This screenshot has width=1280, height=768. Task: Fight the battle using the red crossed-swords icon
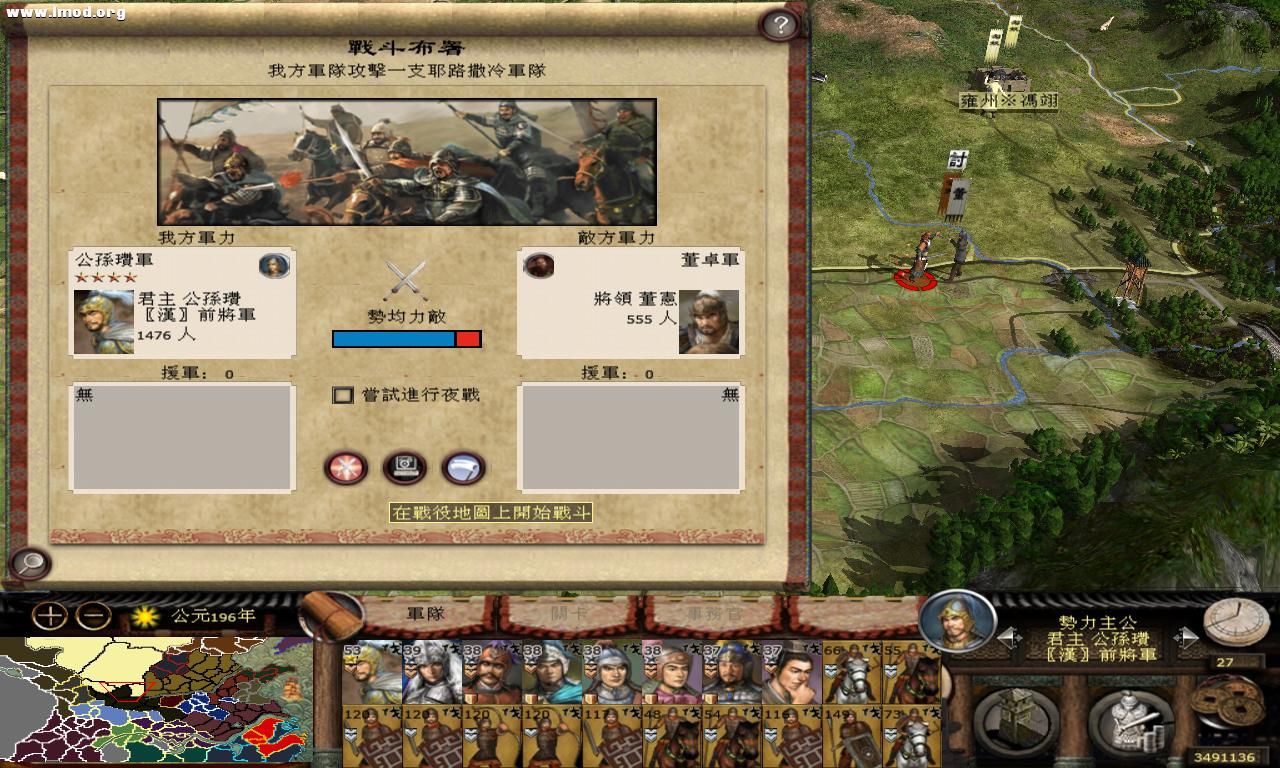coord(344,467)
